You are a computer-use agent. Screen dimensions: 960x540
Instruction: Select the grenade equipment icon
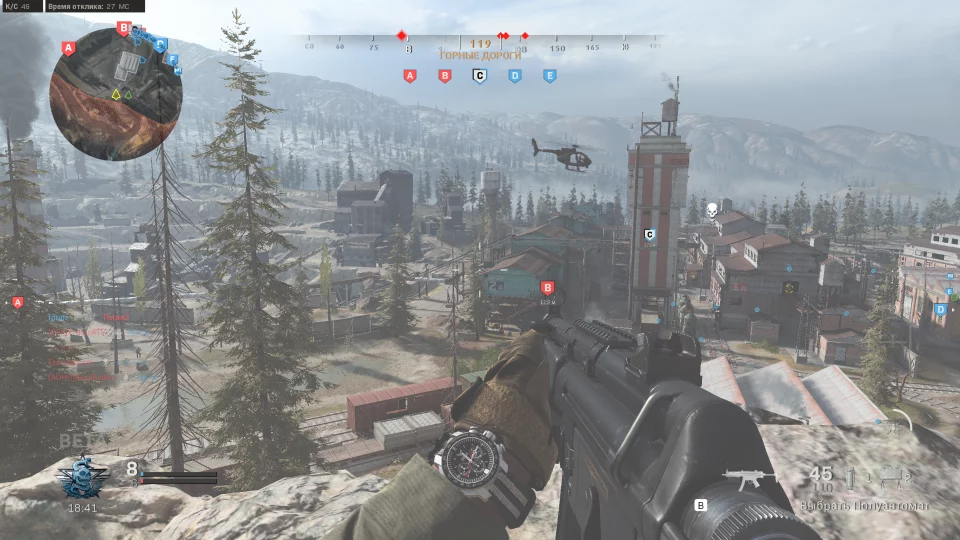851,478
